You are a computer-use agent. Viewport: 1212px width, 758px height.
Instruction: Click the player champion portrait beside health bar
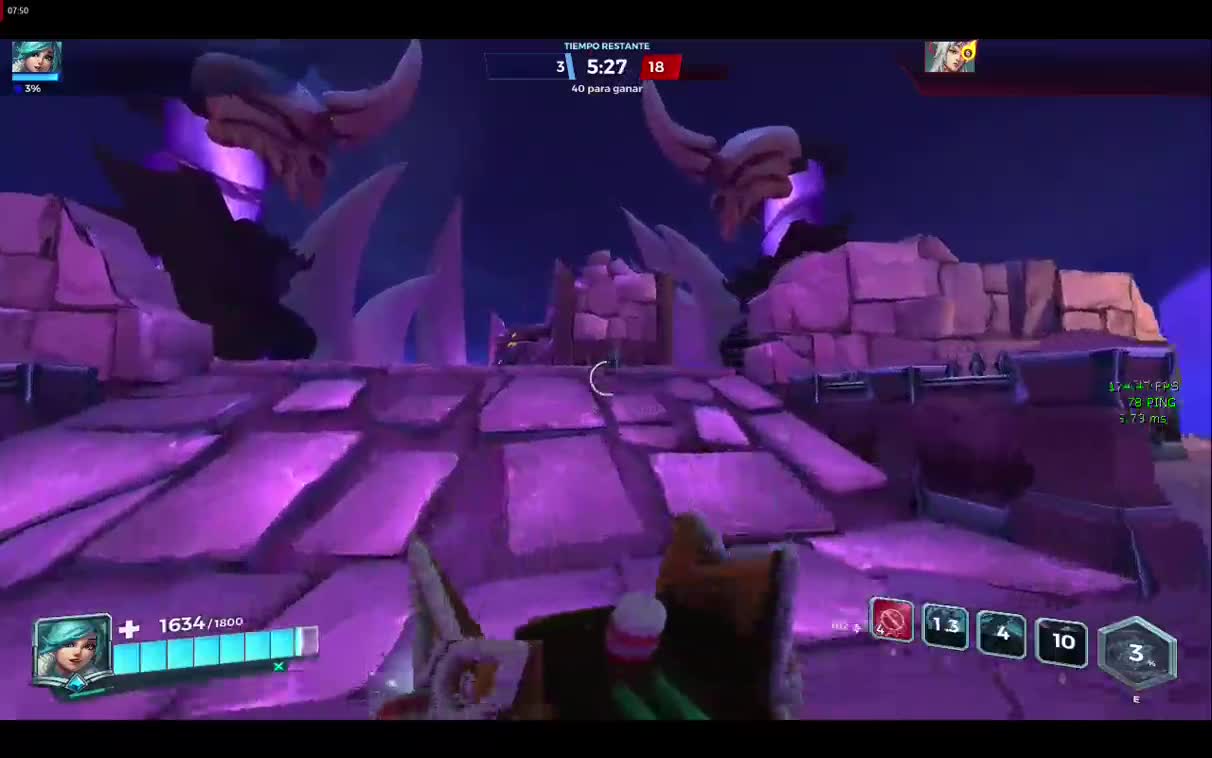[x=72, y=649]
